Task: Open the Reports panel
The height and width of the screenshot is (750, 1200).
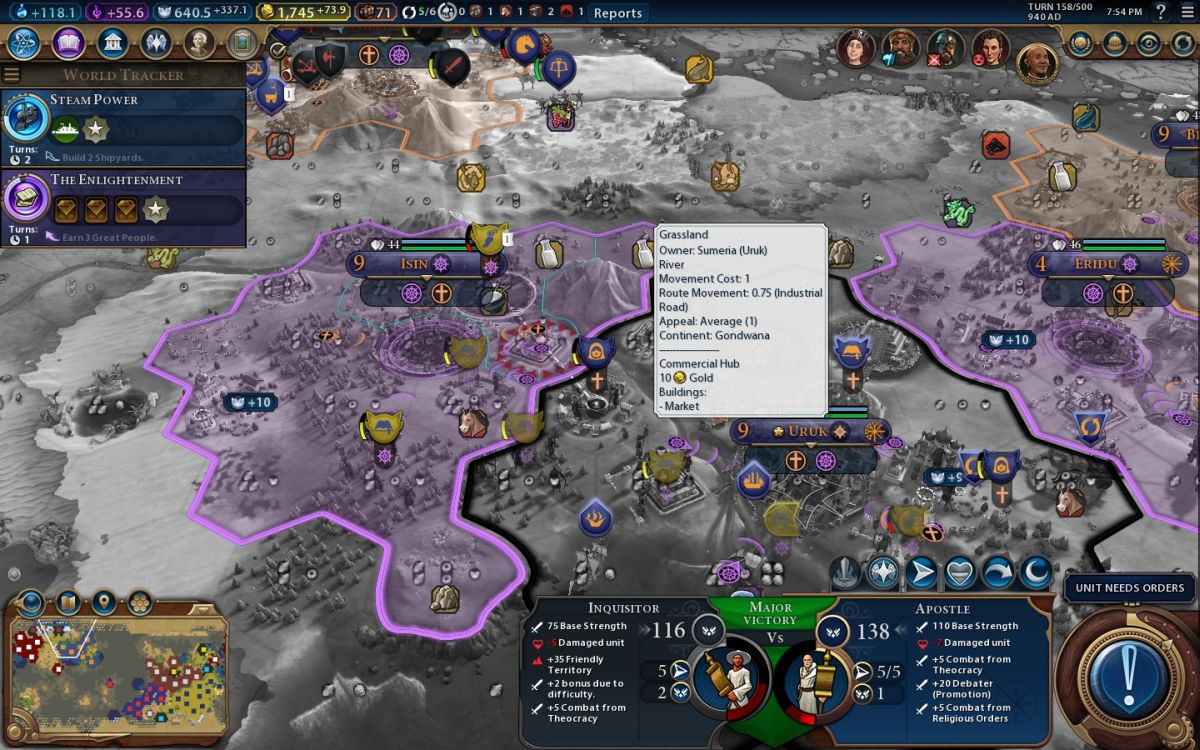Action: (617, 13)
